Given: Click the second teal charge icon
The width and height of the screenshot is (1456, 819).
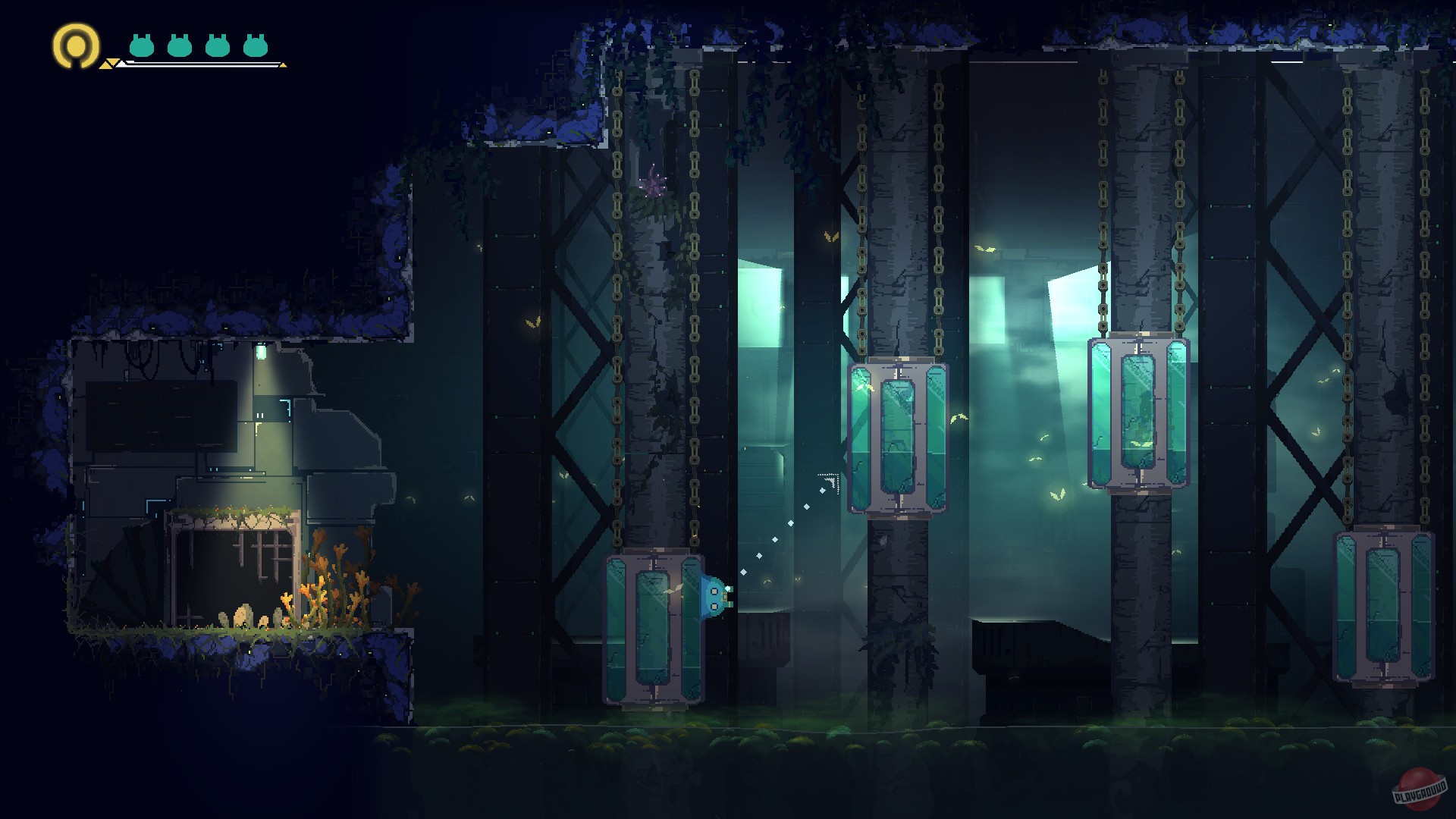Looking at the screenshot, I should coord(180,45).
